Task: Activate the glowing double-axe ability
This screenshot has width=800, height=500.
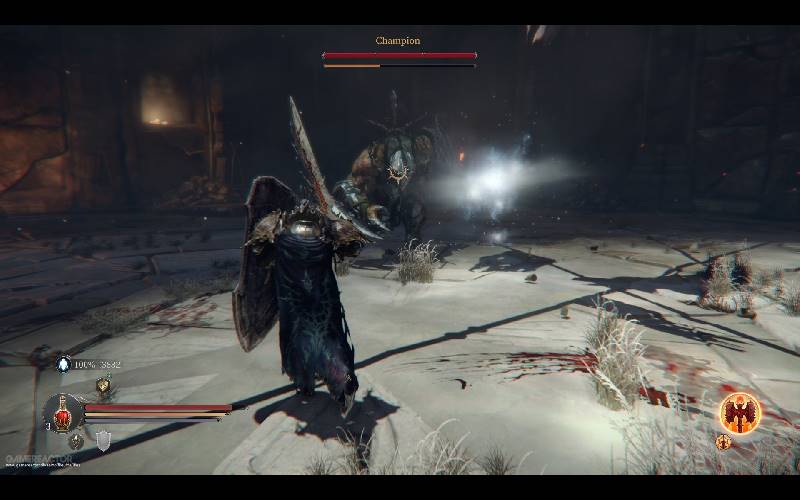Action: pos(740,413)
